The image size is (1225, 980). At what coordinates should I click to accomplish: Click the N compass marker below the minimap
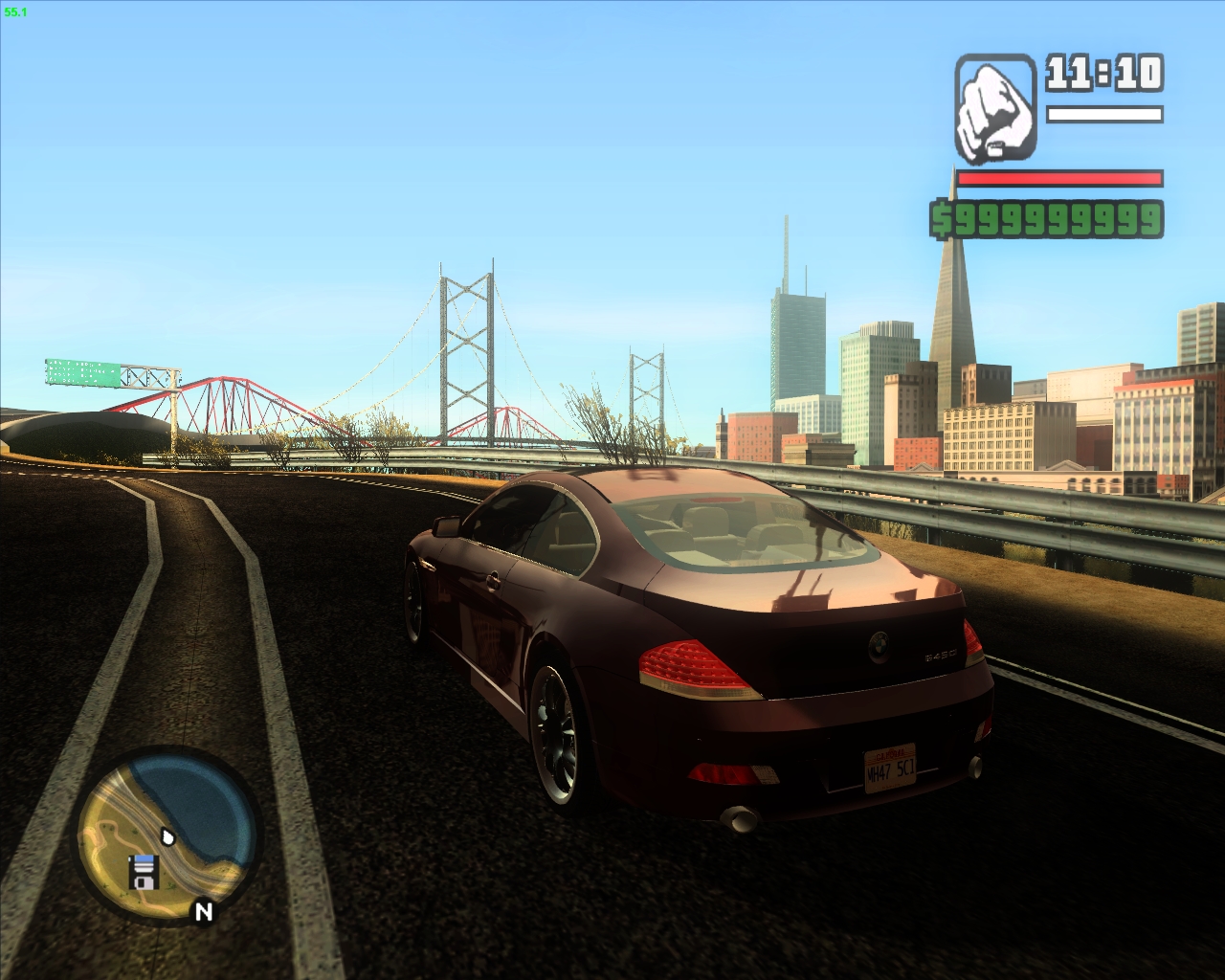204,911
